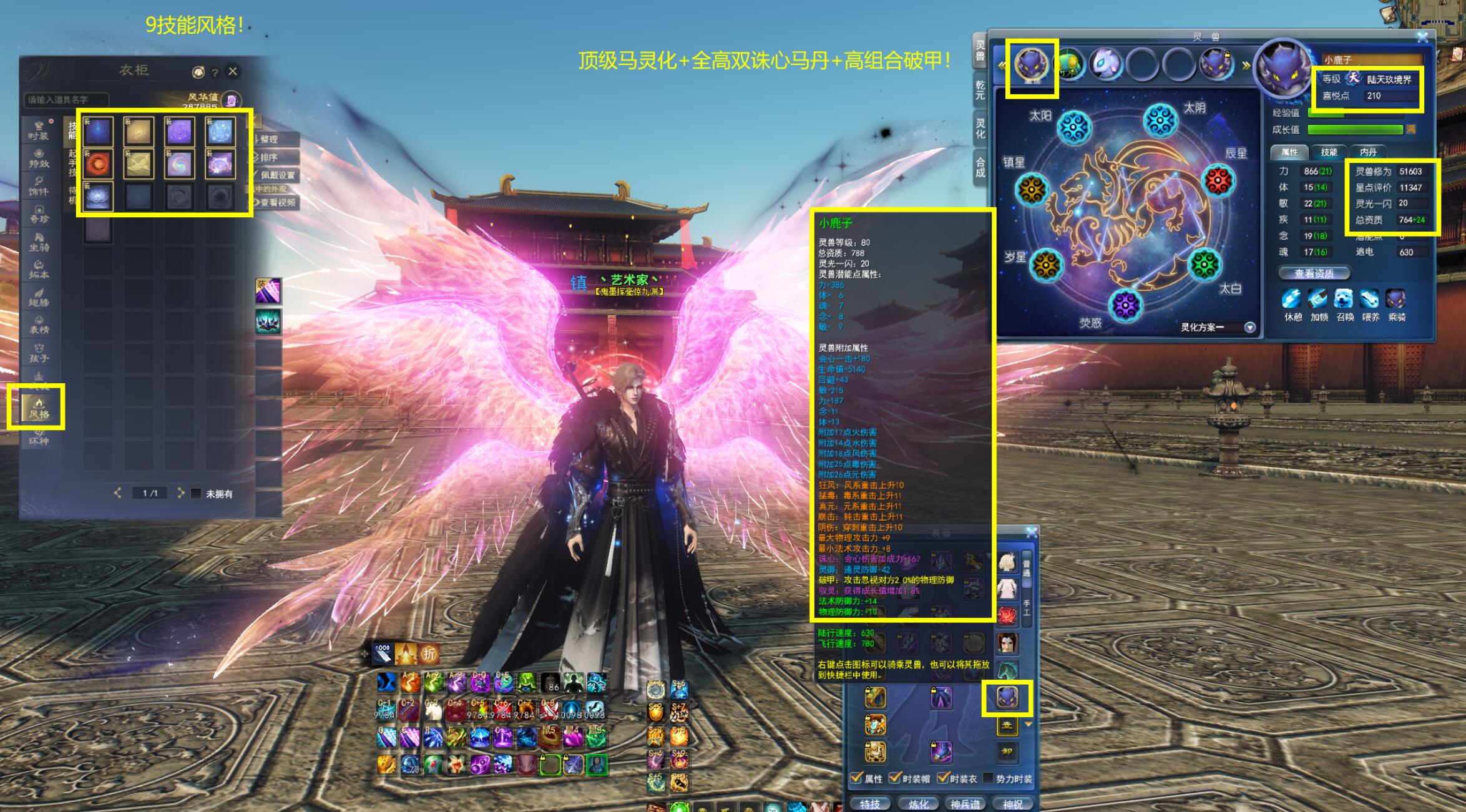This screenshot has height=812, width=1466.
Task: Toggle the 未拥有 unowned filter checkbox
Action: pos(196,494)
